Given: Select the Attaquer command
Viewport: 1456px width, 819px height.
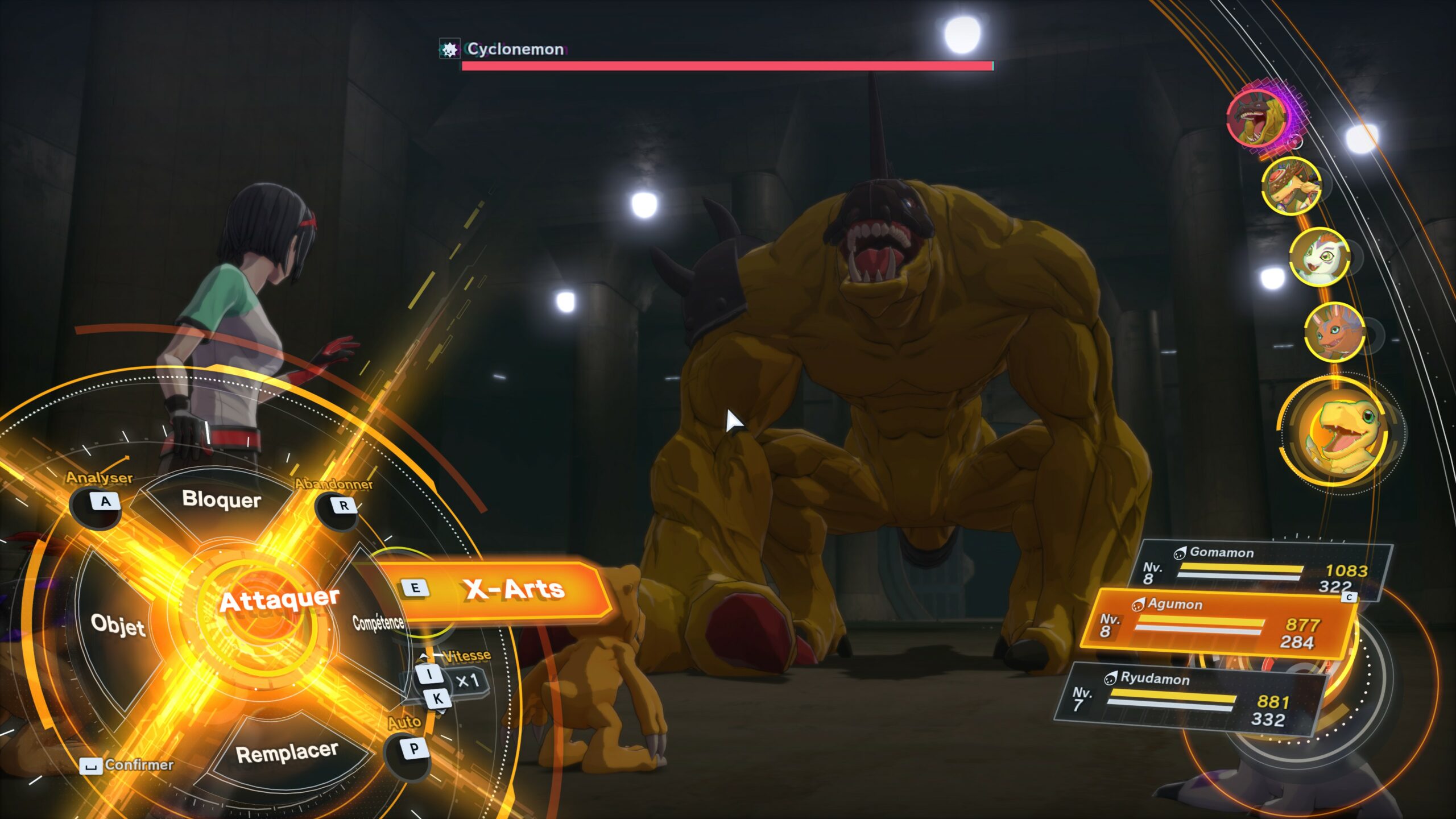Looking at the screenshot, I should point(278,600).
